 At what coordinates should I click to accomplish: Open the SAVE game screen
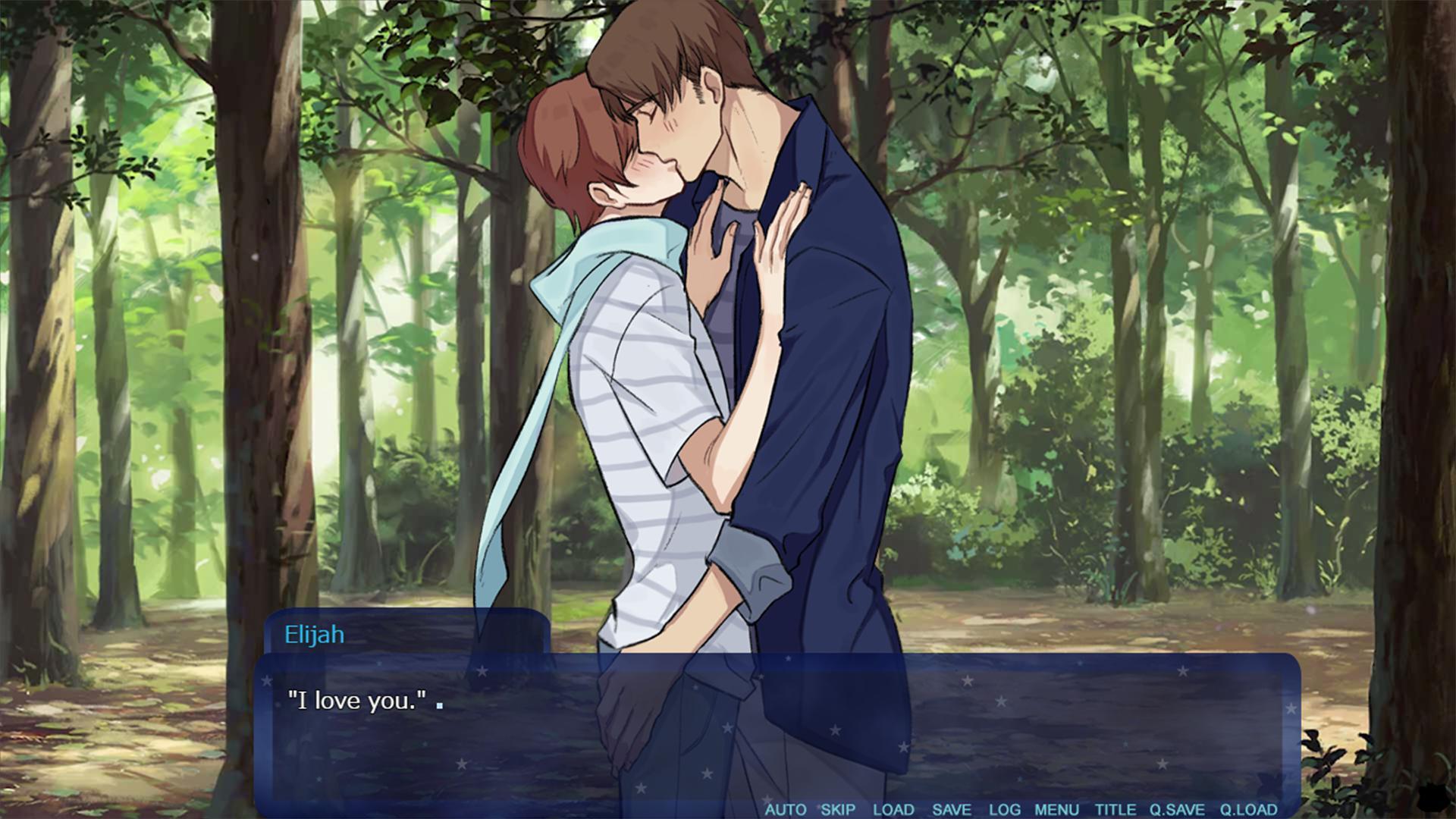(x=952, y=809)
